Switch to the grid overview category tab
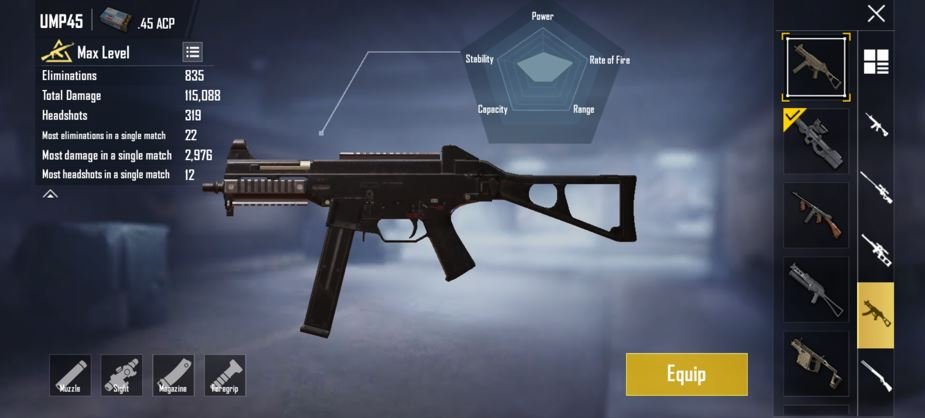This screenshot has height=418, width=925. 876,62
